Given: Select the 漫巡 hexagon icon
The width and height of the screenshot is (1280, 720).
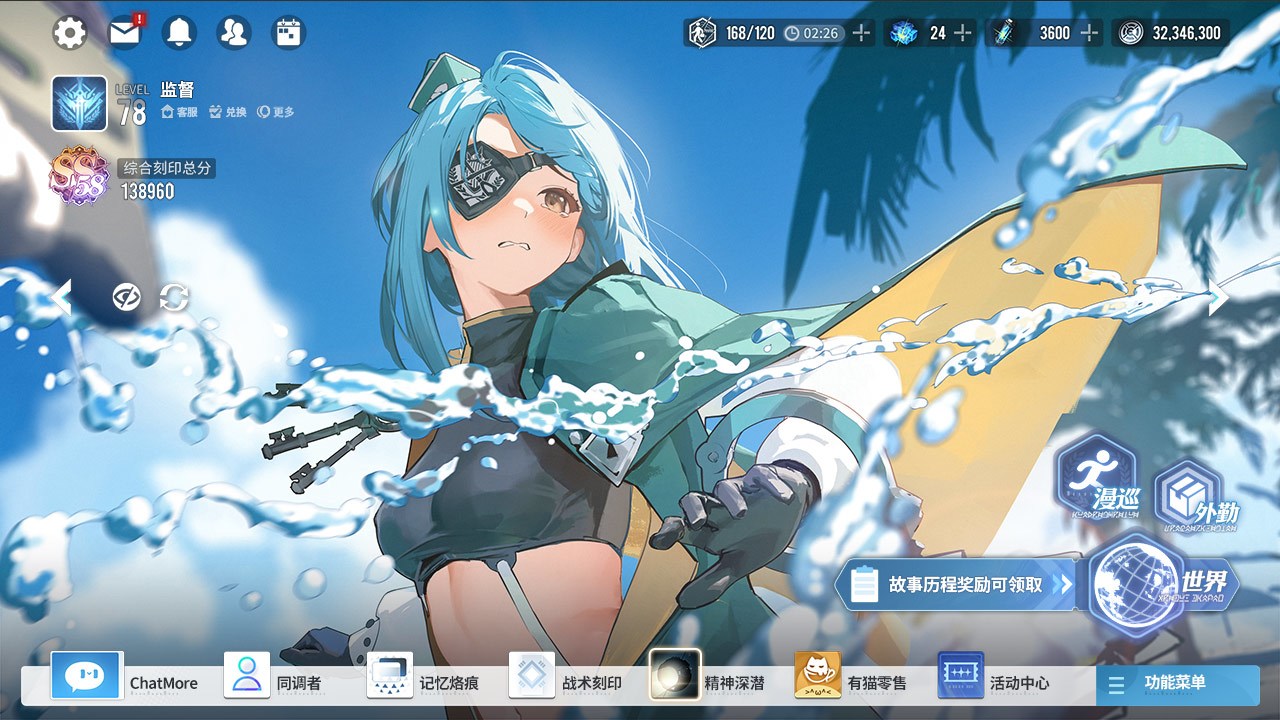Looking at the screenshot, I should pos(1099,480).
